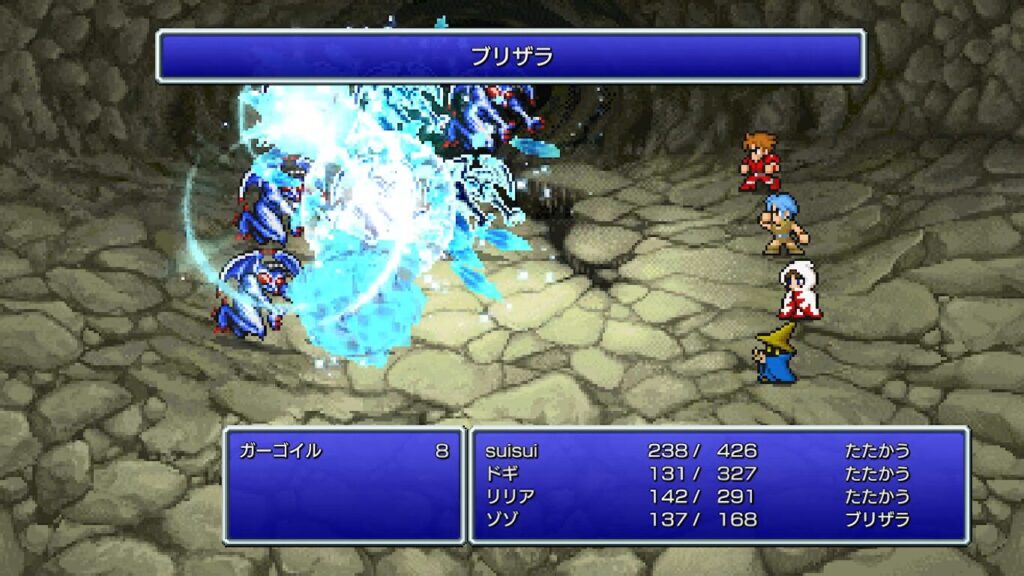Choose party member ドギ in the status list
Screen dimensions: 1024x576
(x=500, y=474)
